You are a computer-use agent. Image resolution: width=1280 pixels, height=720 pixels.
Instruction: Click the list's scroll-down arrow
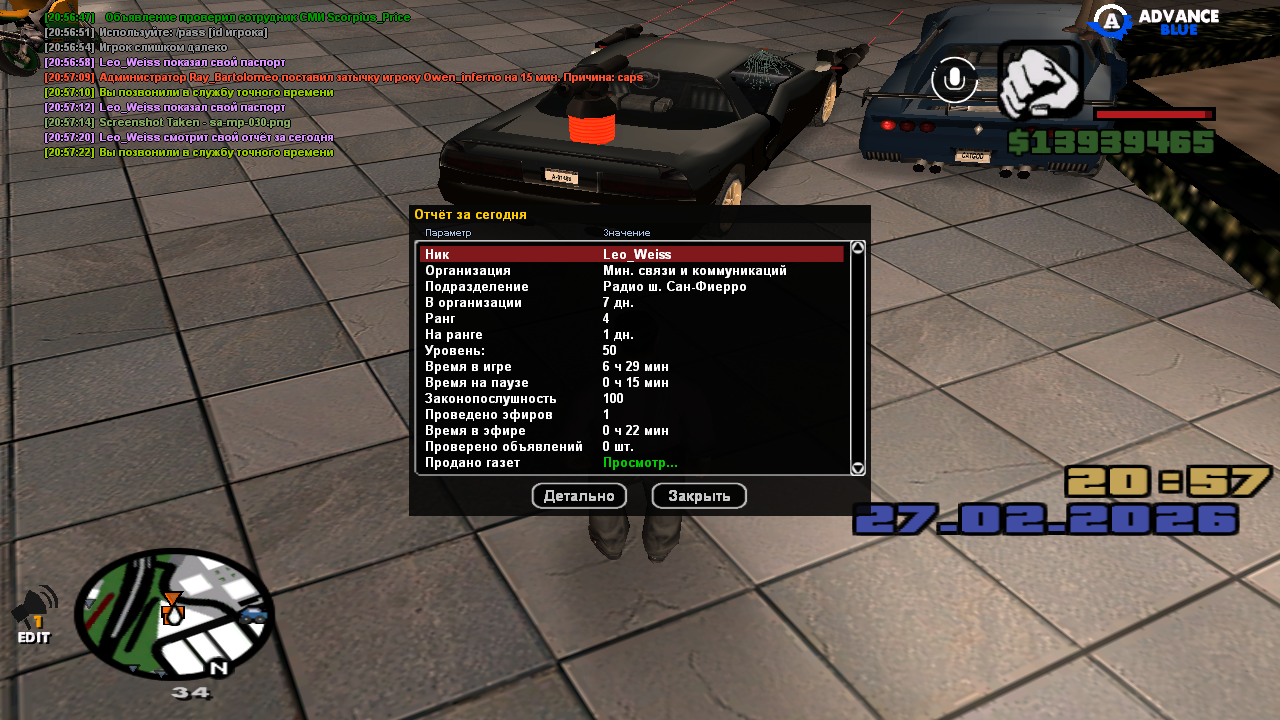coord(858,468)
